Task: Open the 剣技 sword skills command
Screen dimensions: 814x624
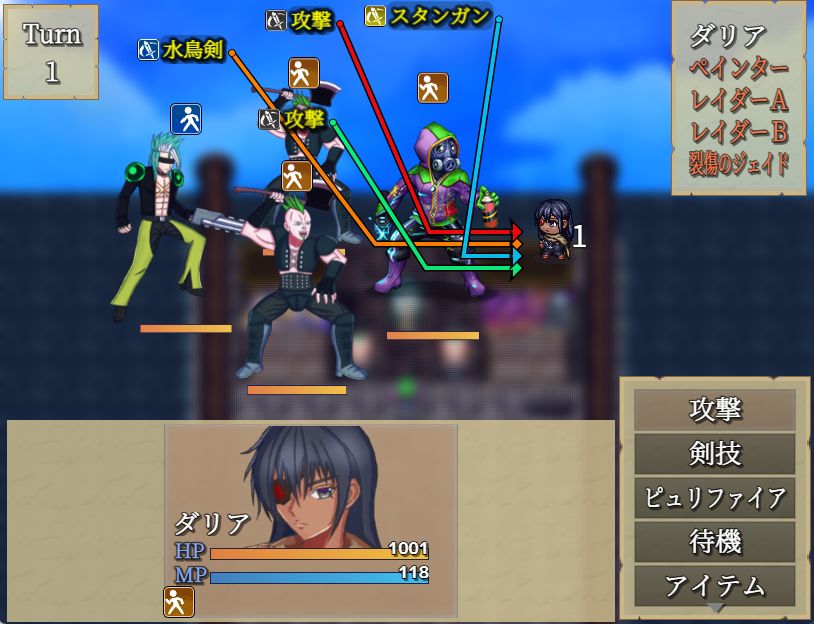Action: coord(715,454)
